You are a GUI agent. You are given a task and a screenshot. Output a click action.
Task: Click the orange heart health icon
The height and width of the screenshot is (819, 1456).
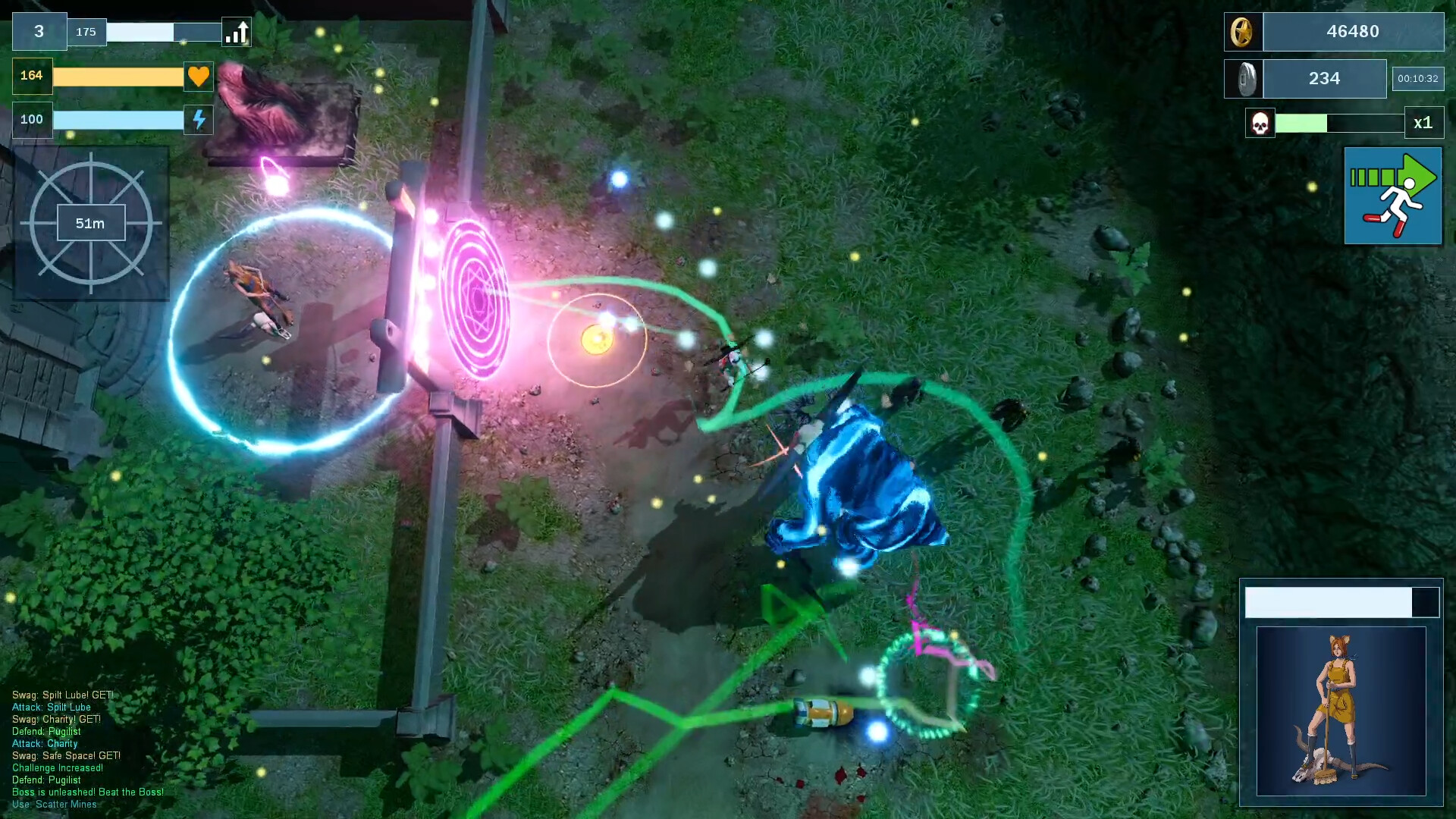[198, 76]
